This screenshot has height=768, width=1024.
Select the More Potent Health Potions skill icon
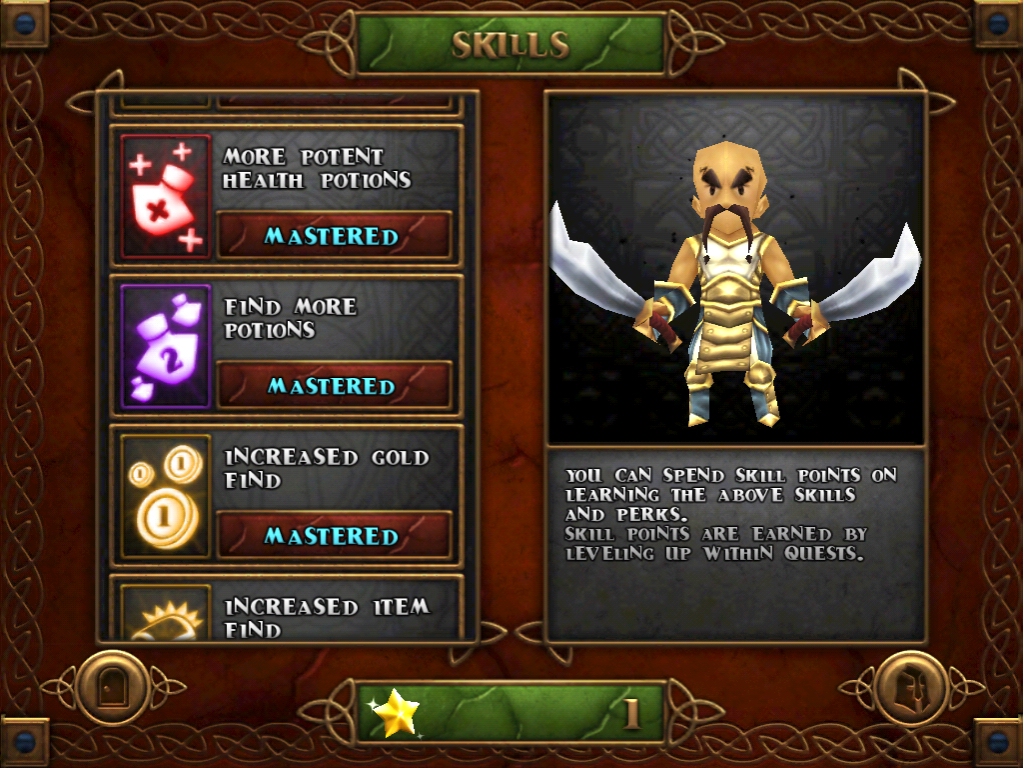(166, 197)
